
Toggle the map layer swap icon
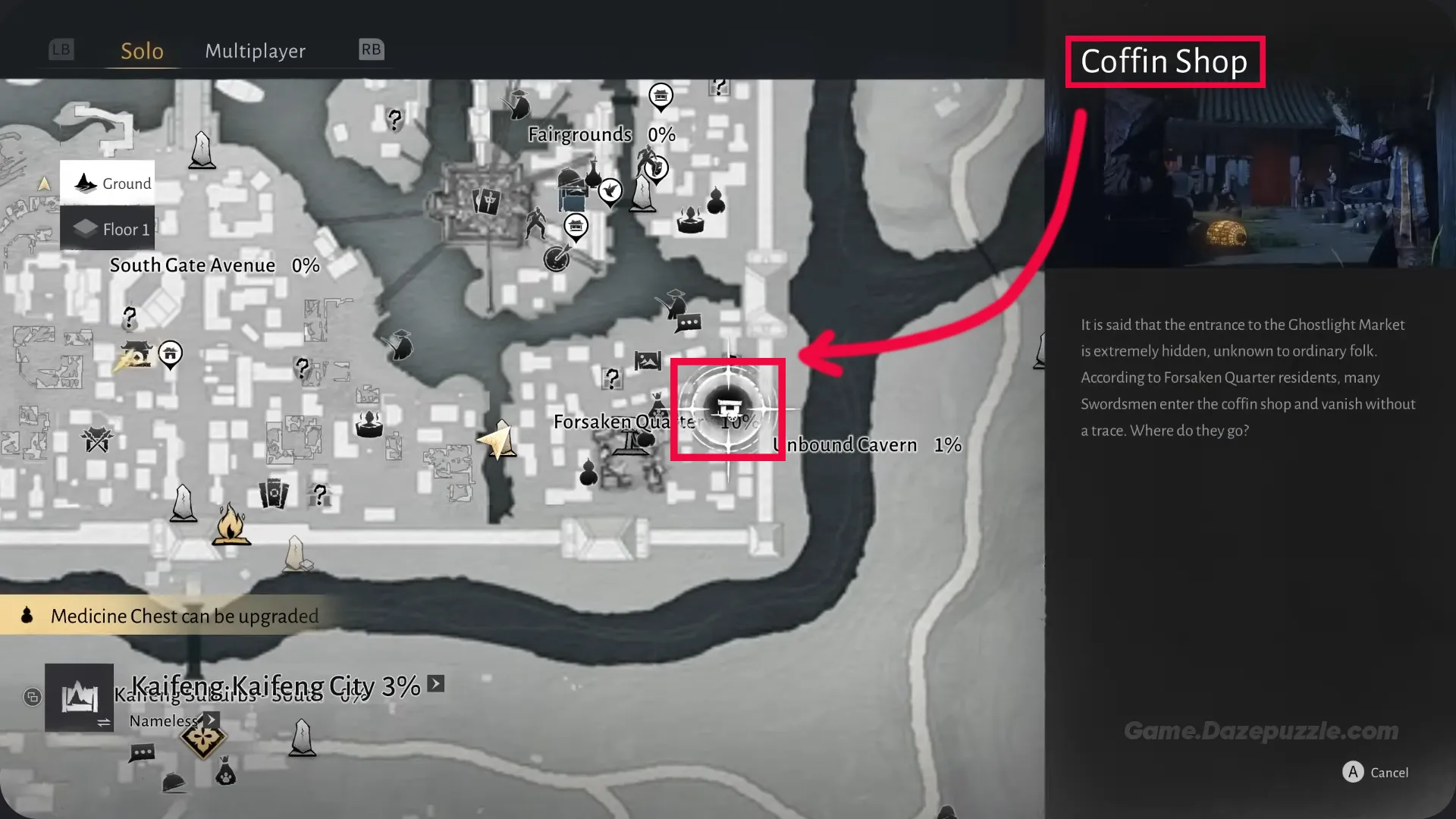coord(102,723)
